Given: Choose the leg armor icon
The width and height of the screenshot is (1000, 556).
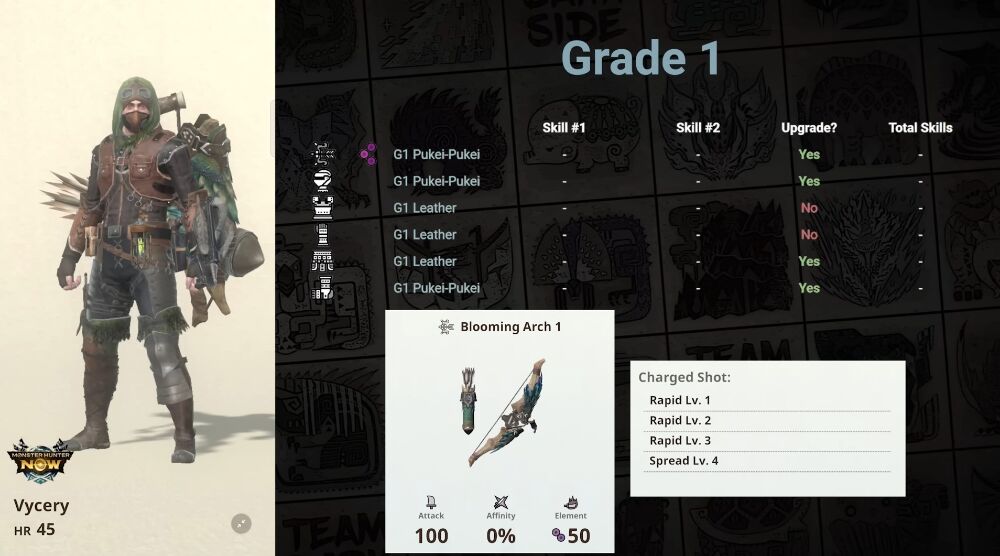Looking at the screenshot, I should [324, 288].
